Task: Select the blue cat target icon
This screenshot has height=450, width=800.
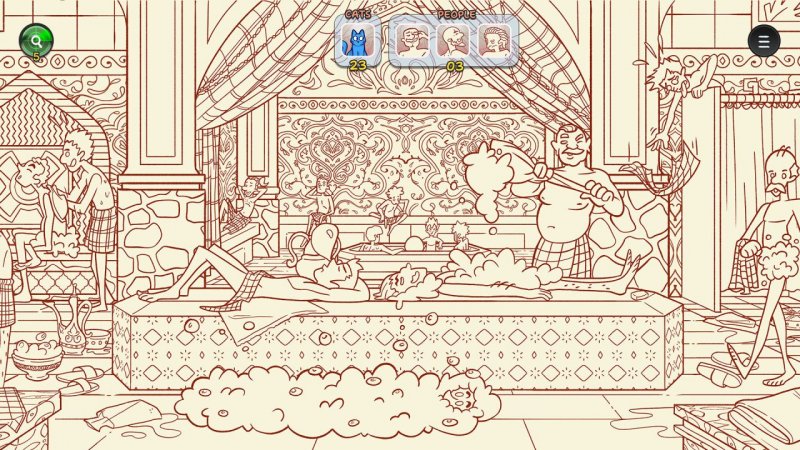Action: [357, 41]
